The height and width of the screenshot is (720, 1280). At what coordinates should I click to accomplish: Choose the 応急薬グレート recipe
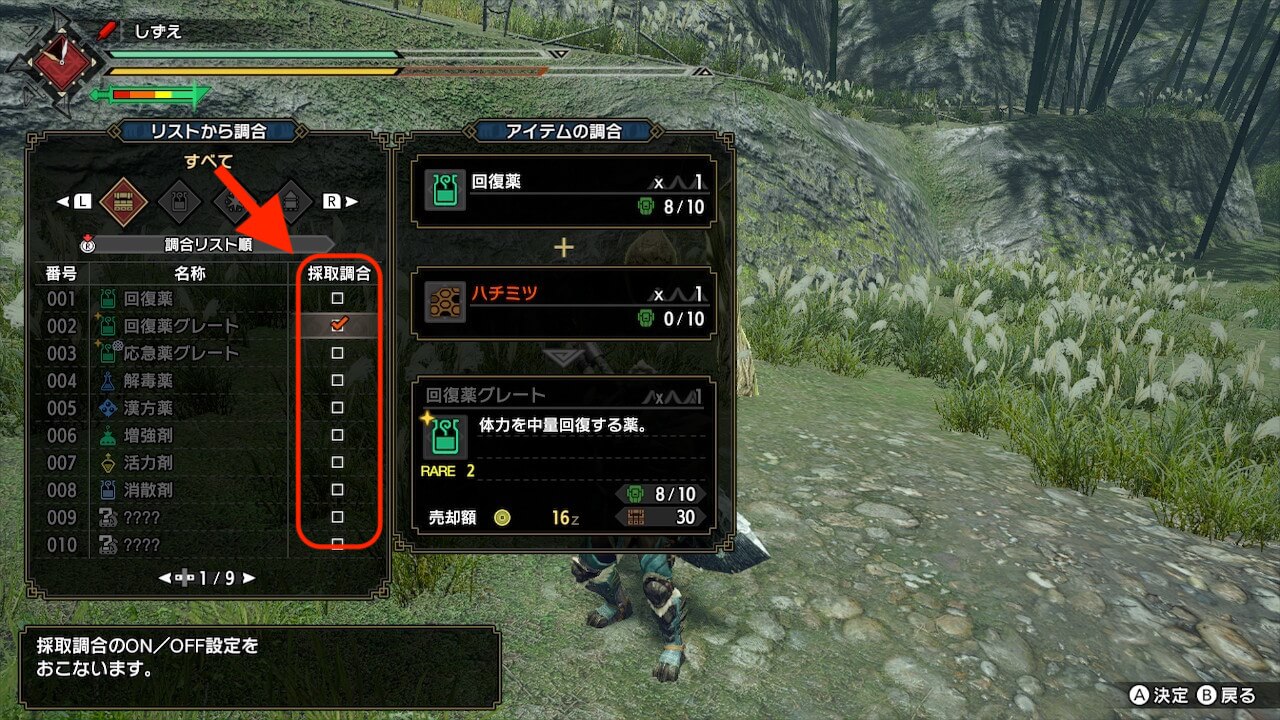180,353
